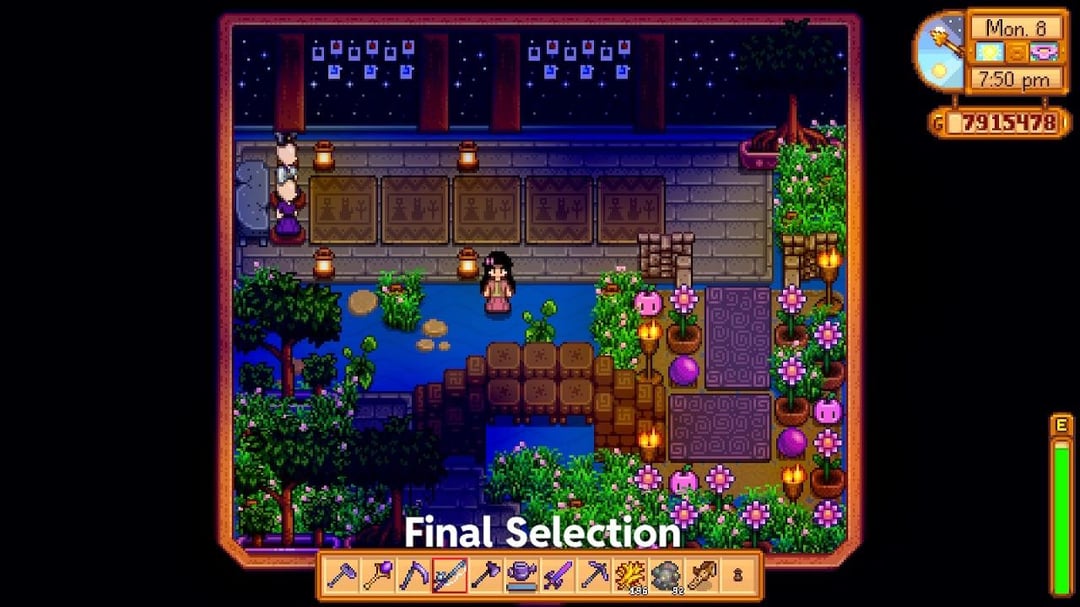The image size is (1080, 607).
Task: Select the highlighted fishing rod slot
Action: (450, 575)
